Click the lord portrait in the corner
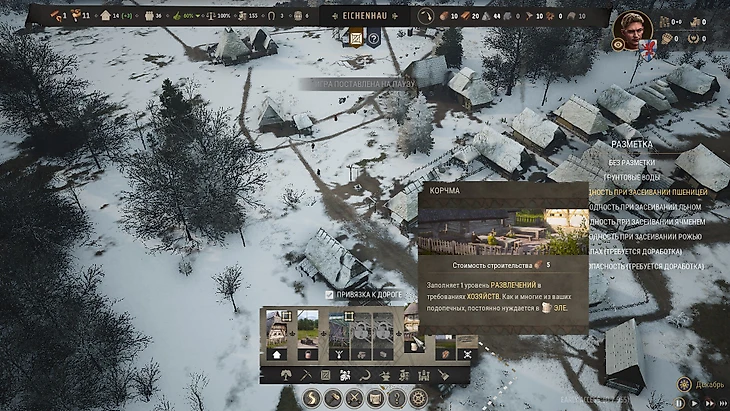The width and height of the screenshot is (730, 411). click(633, 25)
